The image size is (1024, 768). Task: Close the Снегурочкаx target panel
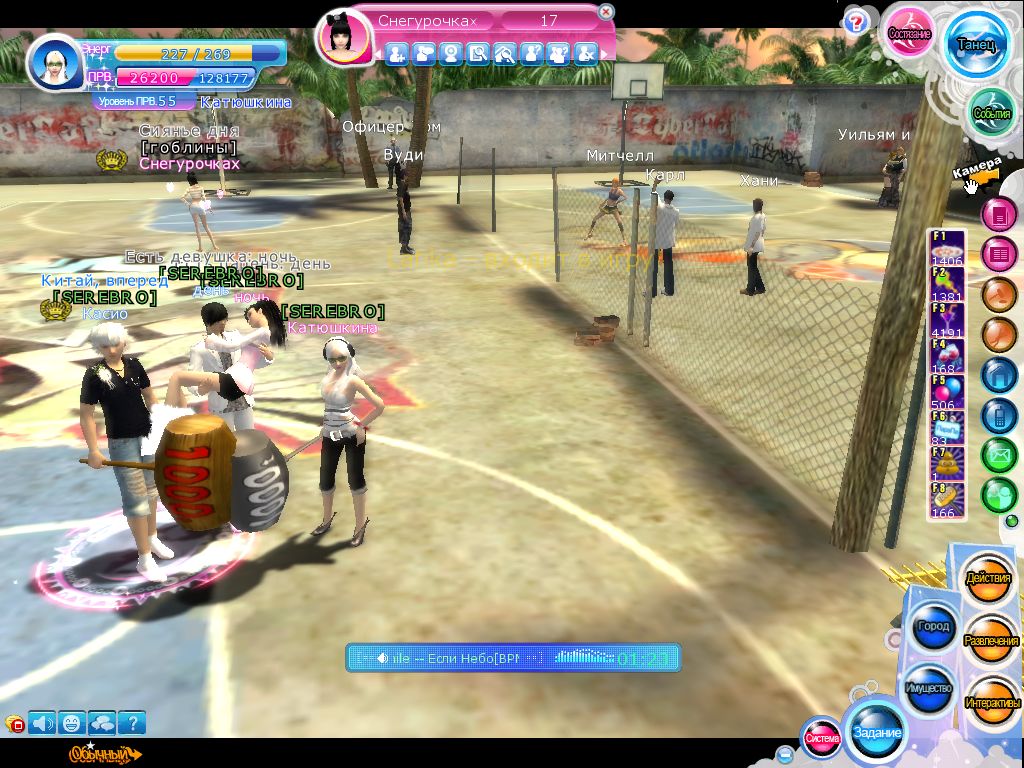point(606,12)
